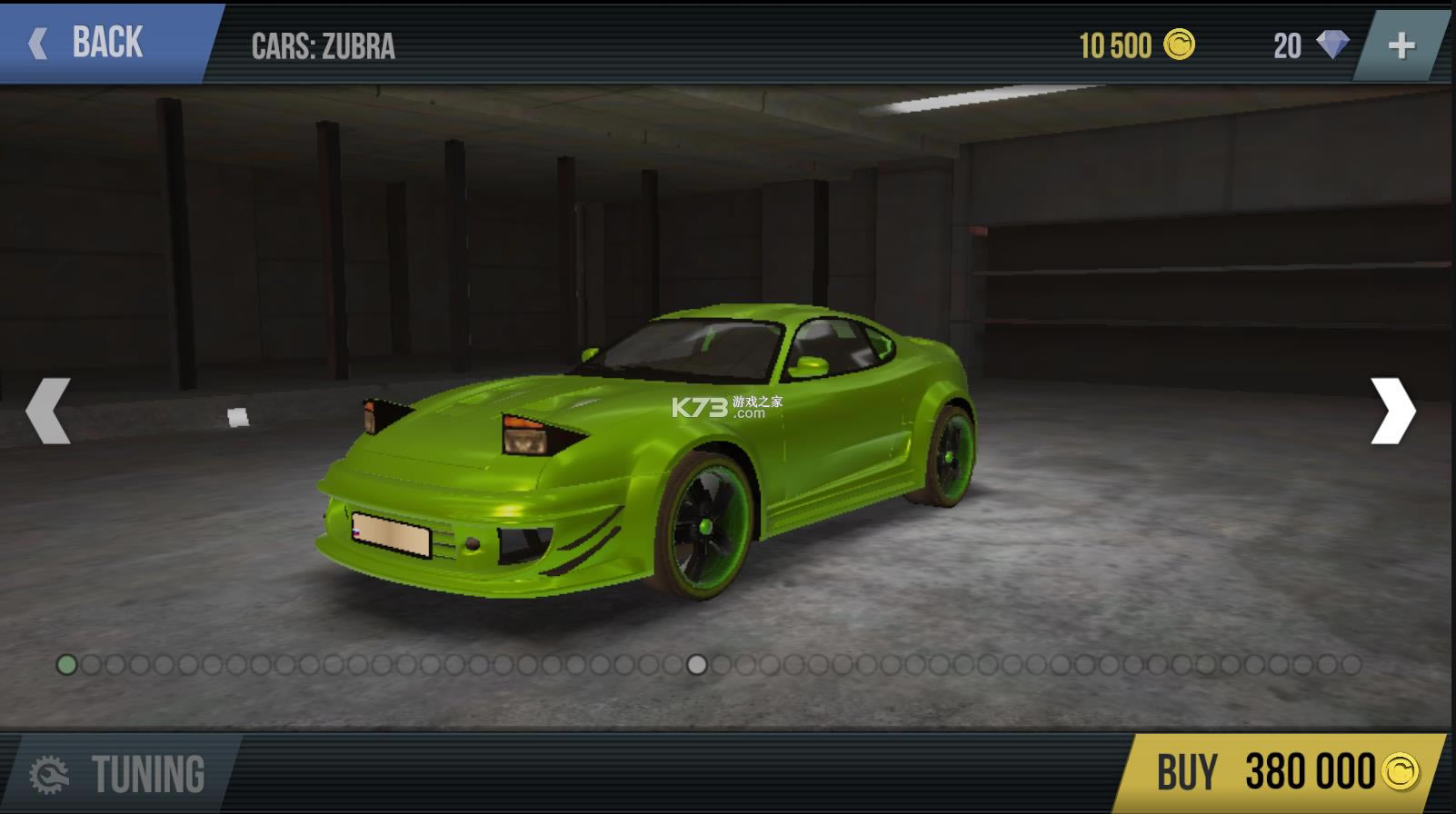This screenshot has width=1456, height=814.
Task: Select the second dot in the car selection slider
Action: pos(91,665)
